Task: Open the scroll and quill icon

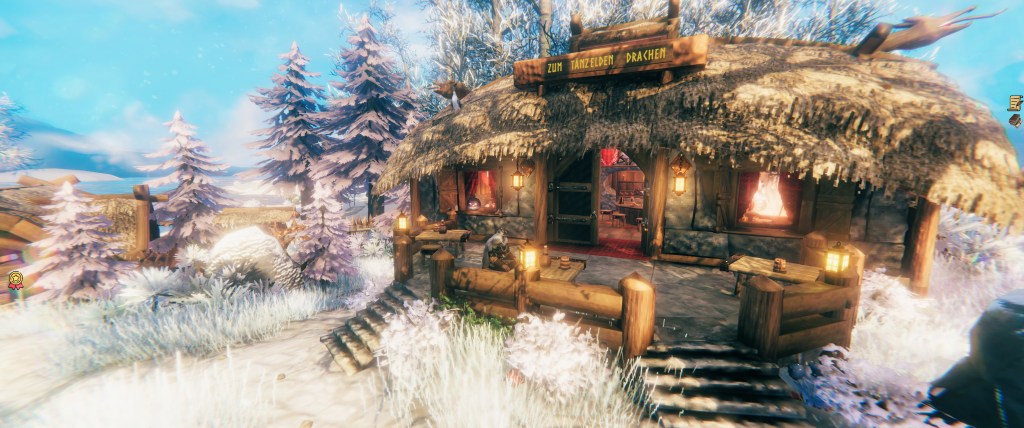Action: tap(1015, 102)
